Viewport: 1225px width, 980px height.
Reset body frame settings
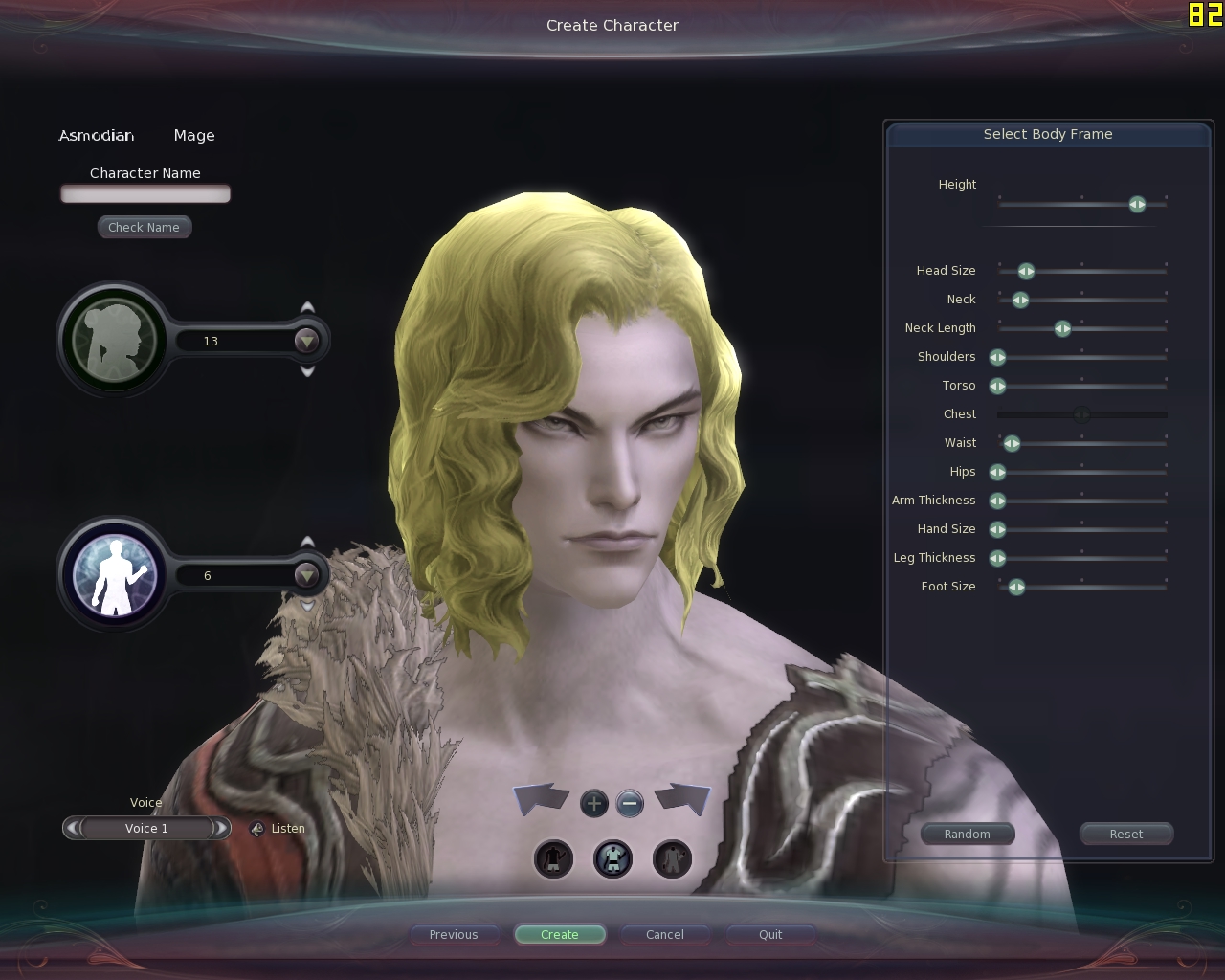tap(1126, 835)
